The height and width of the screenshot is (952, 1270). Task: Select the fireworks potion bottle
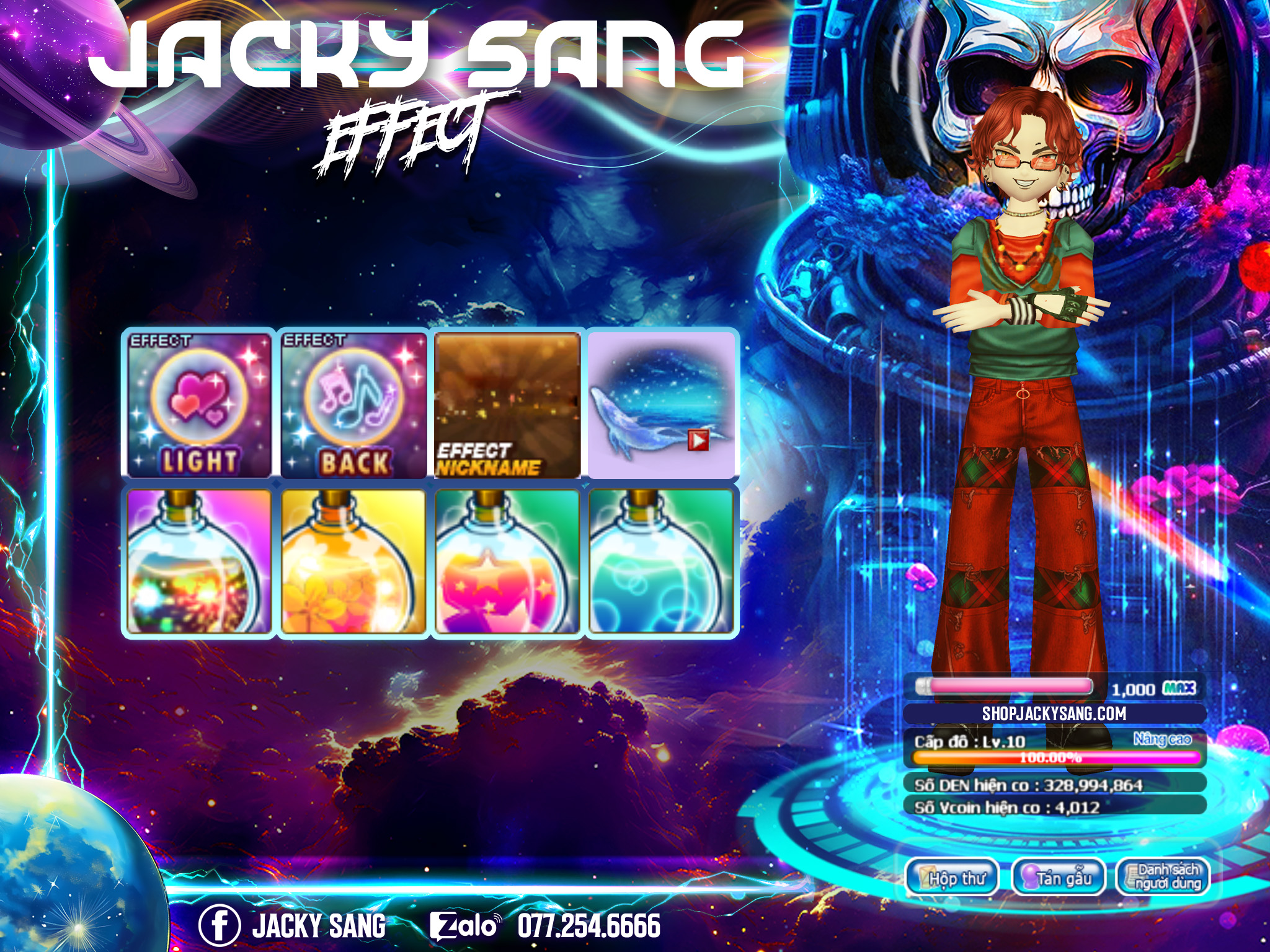199,561
